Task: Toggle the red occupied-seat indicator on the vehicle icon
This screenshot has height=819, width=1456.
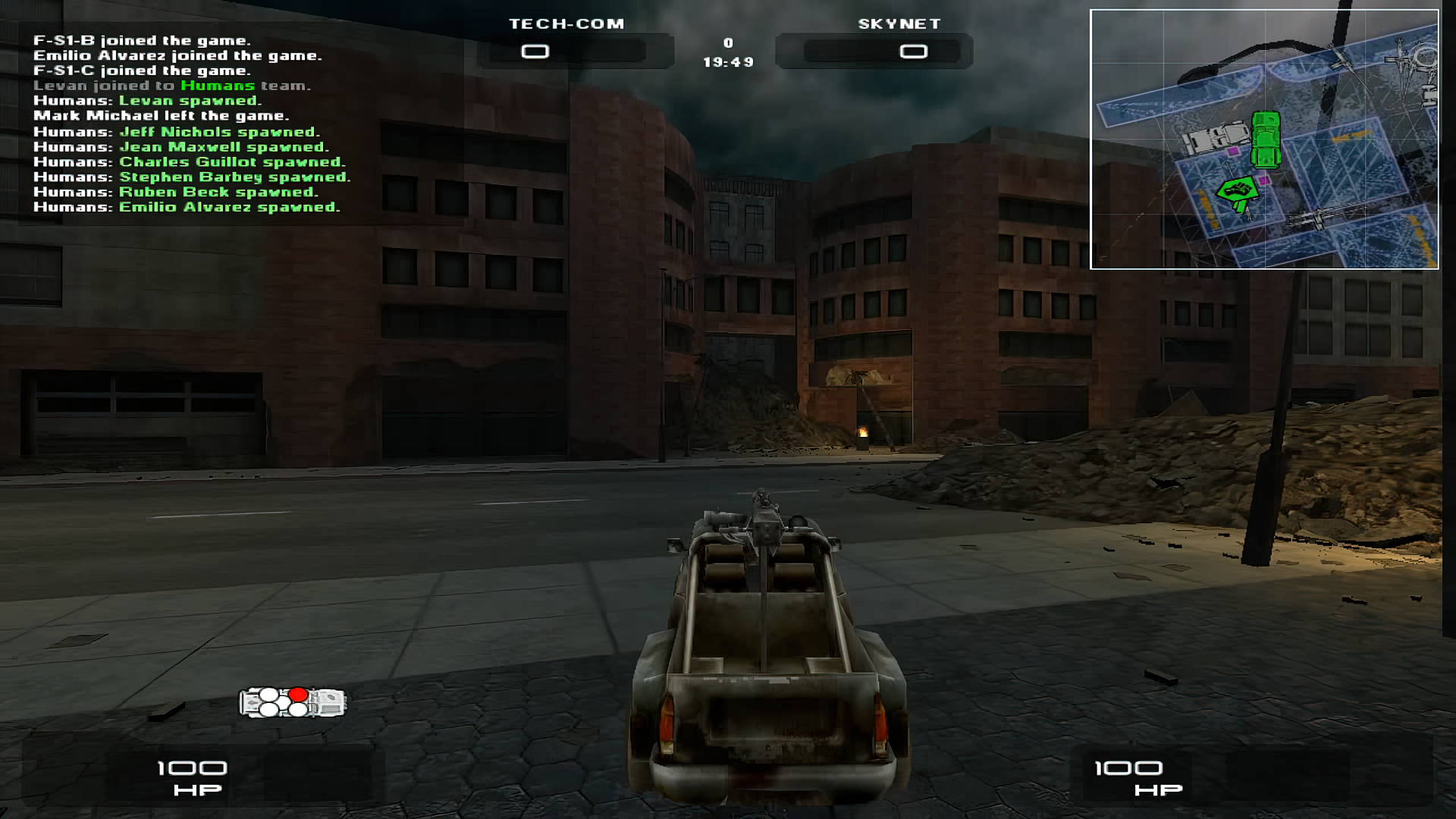Action: tap(298, 694)
